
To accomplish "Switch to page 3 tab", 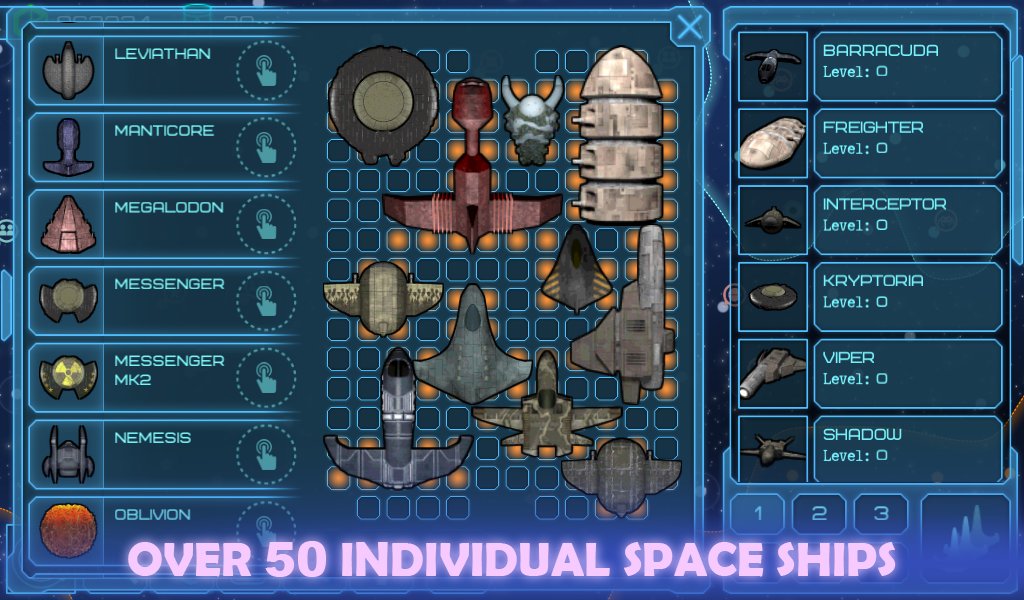I will click(x=881, y=514).
